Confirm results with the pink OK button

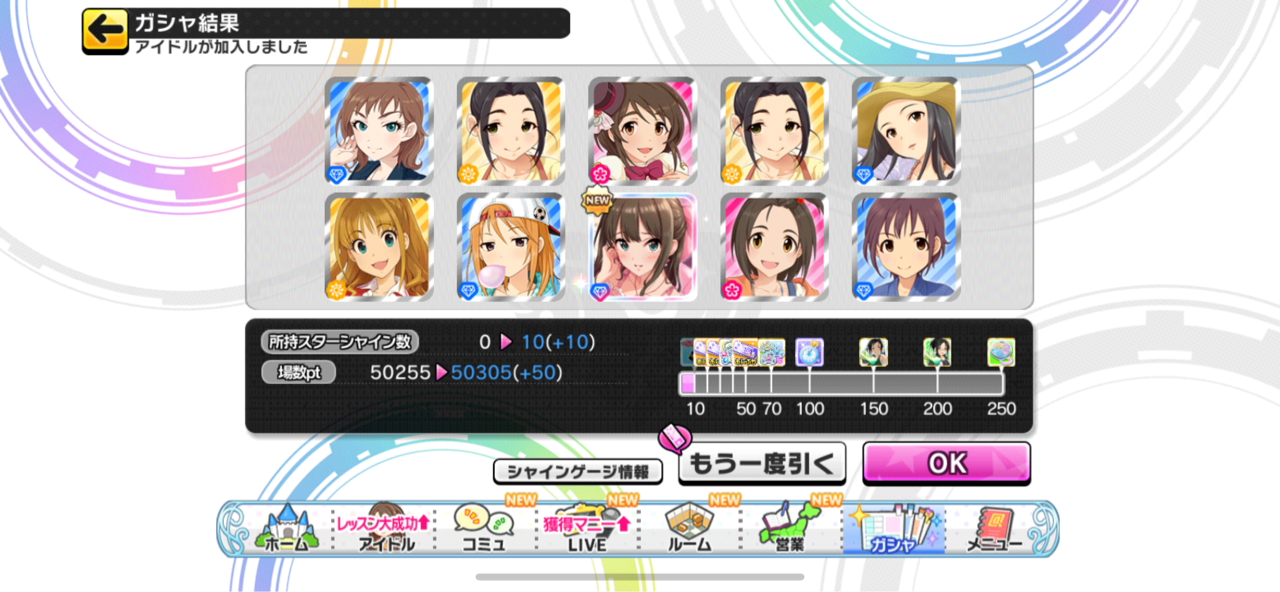946,463
